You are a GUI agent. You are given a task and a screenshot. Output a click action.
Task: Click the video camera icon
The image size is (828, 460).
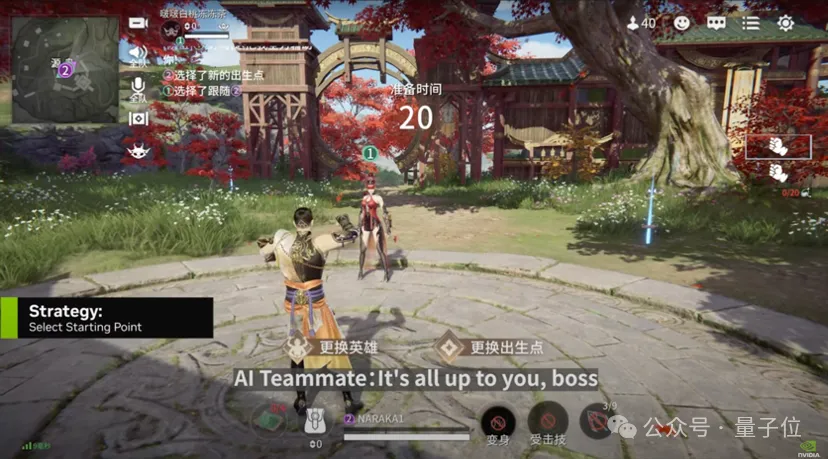coord(138,22)
